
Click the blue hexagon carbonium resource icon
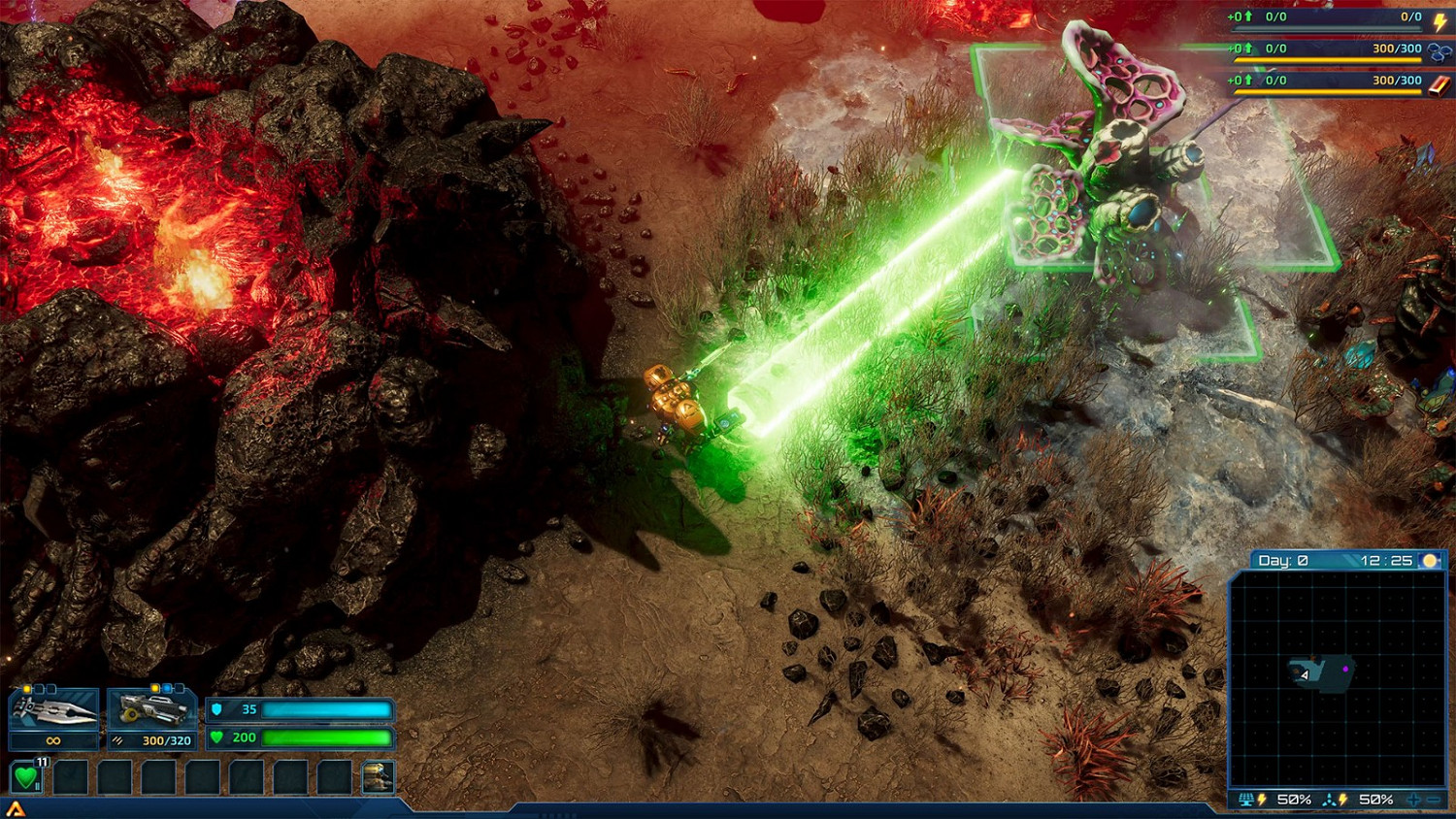click(x=1439, y=50)
